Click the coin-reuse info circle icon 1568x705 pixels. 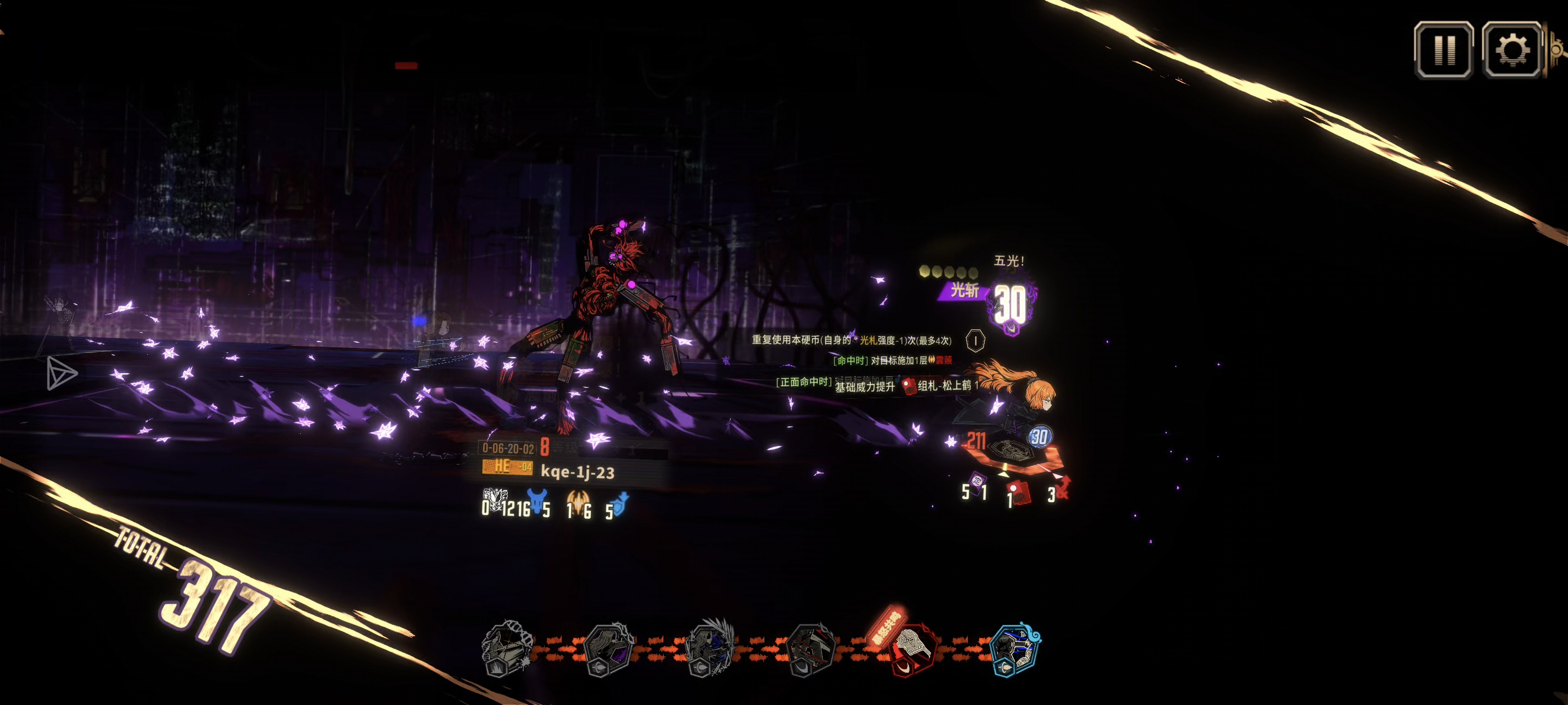tap(975, 340)
